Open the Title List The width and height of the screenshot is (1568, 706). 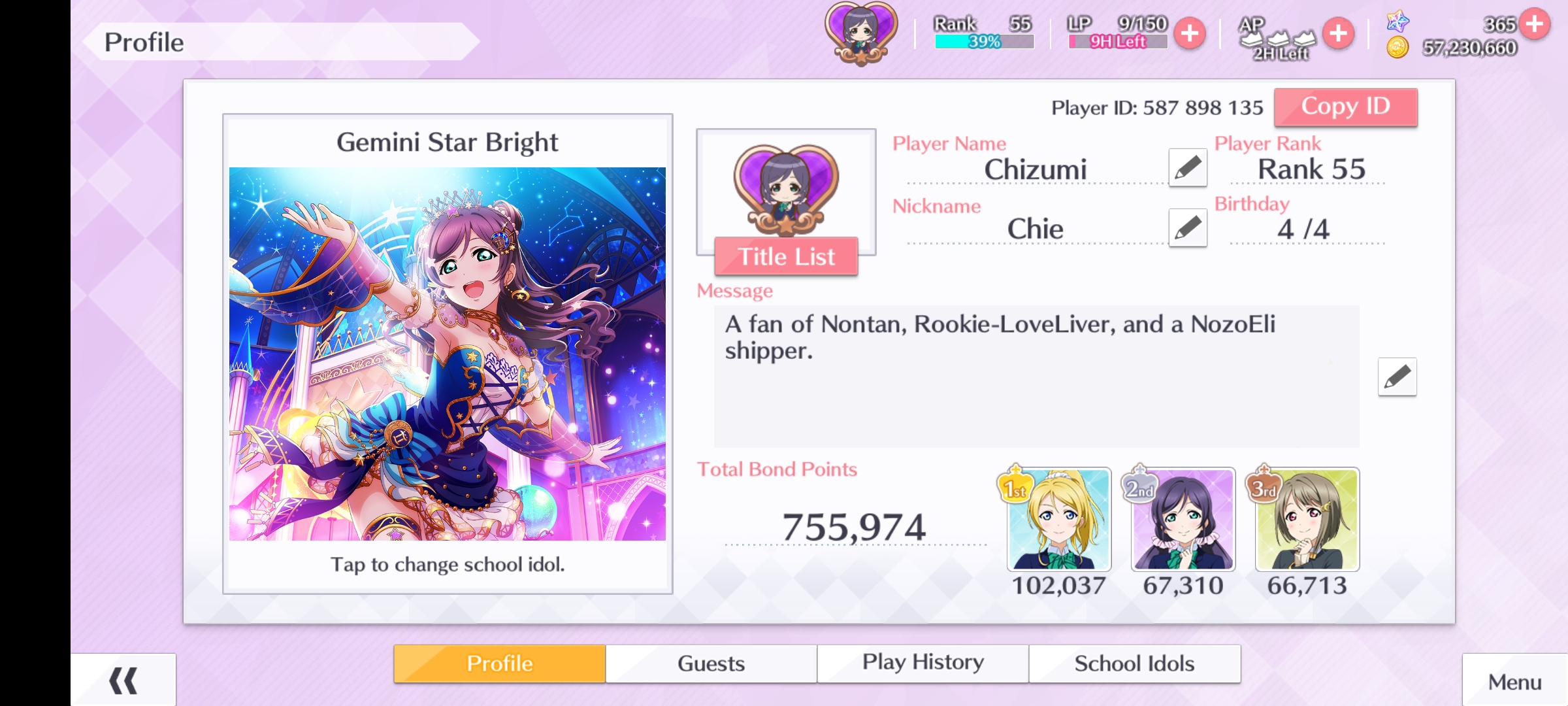click(x=786, y=256)
